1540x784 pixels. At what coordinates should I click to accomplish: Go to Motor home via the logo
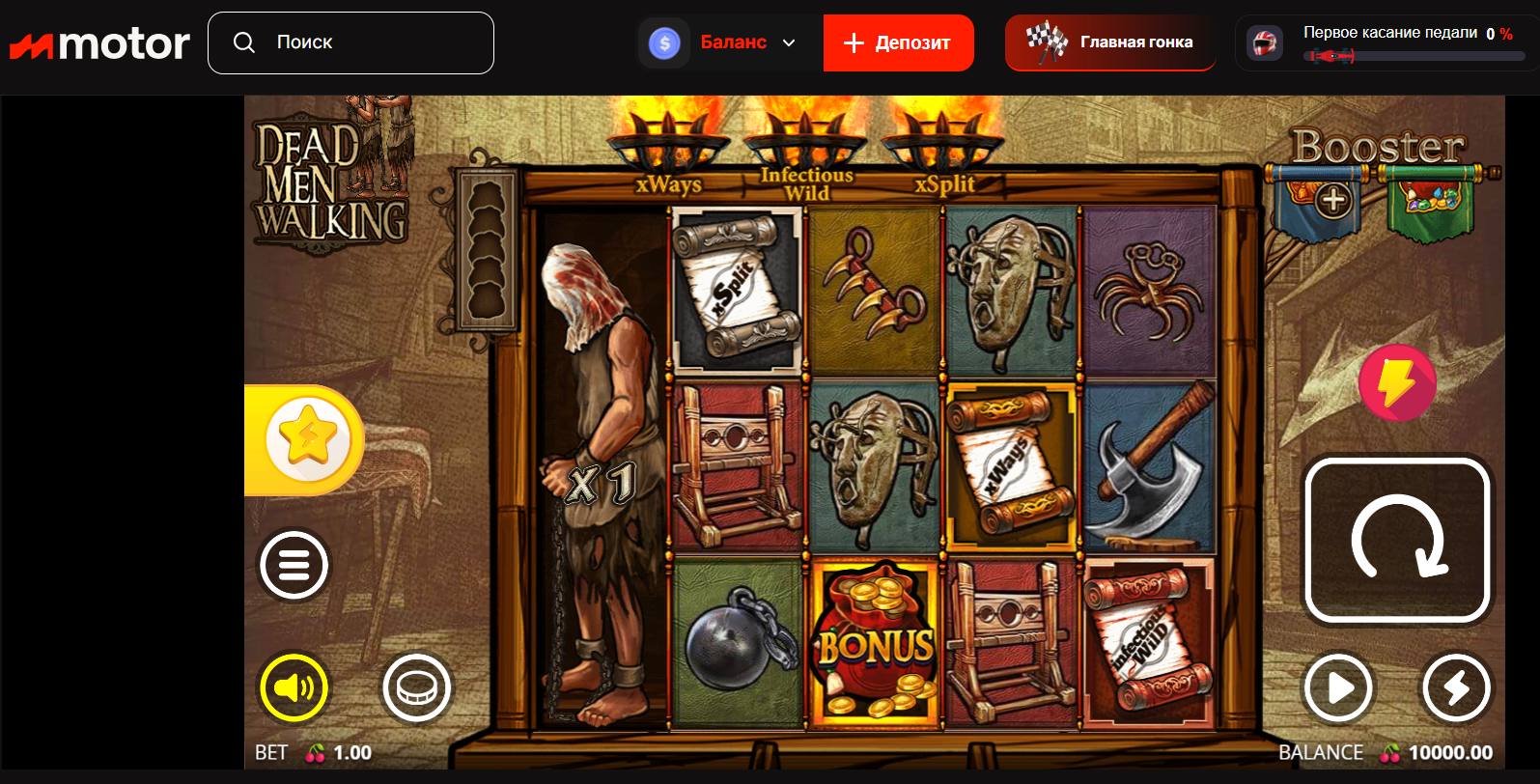click(100, 44)
